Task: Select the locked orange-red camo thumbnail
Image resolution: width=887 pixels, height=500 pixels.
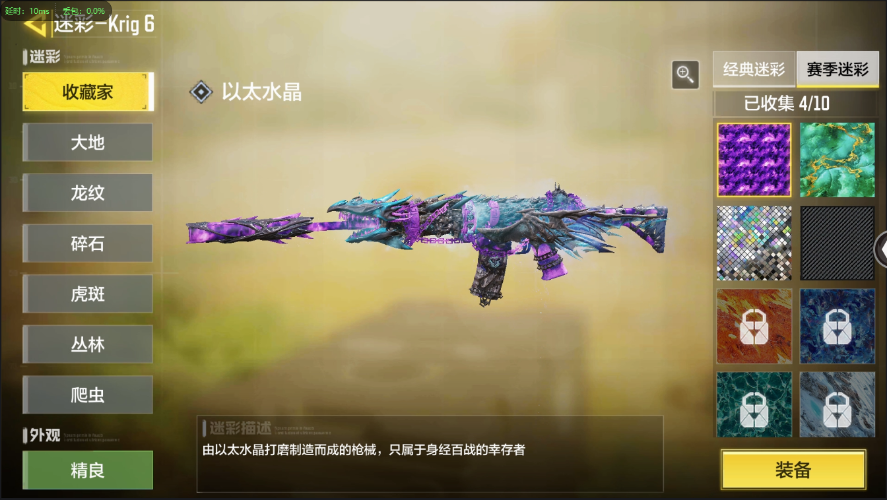Action: pyautogui.click(x=754, y=326)
